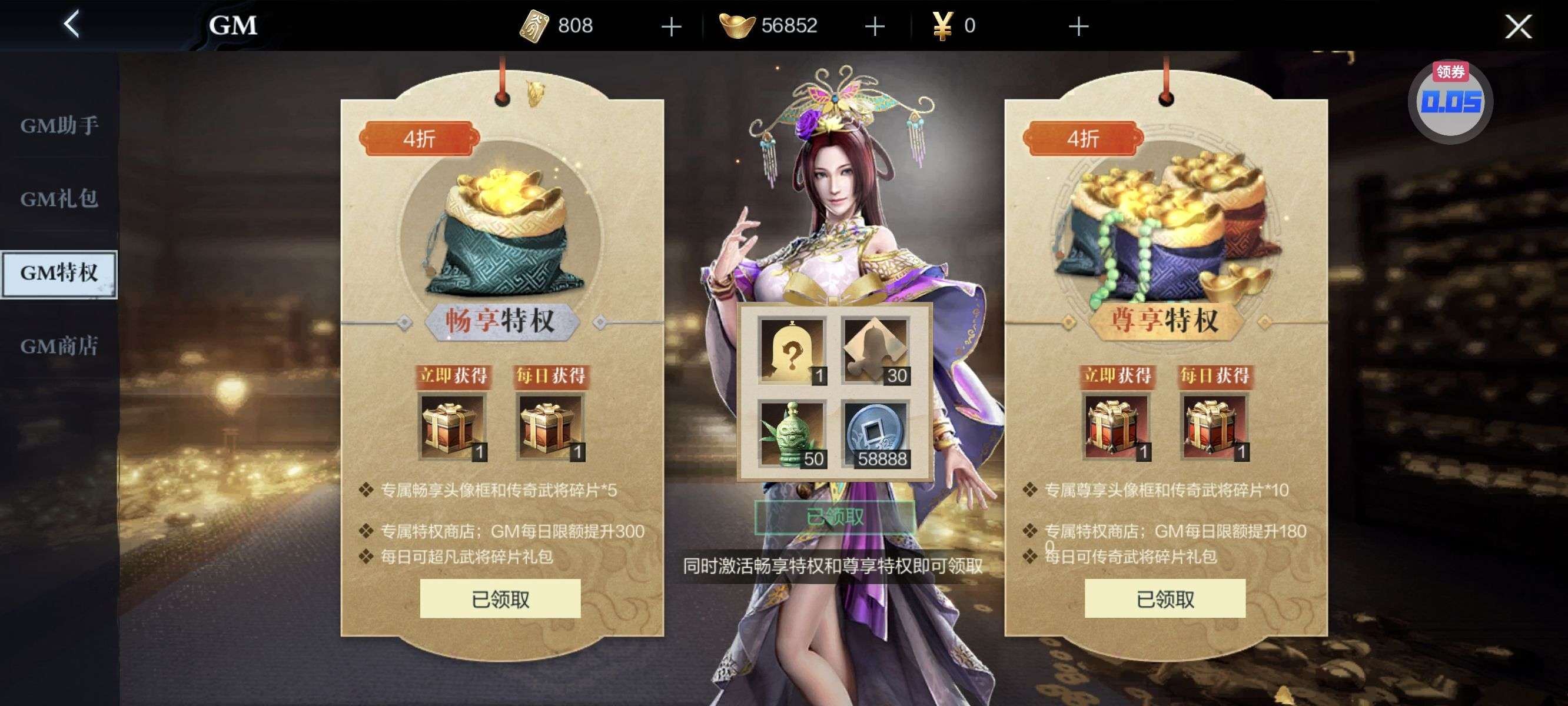
Task: Check 立即获得 gift box in 畅享特权
Action: click(451, 427)
